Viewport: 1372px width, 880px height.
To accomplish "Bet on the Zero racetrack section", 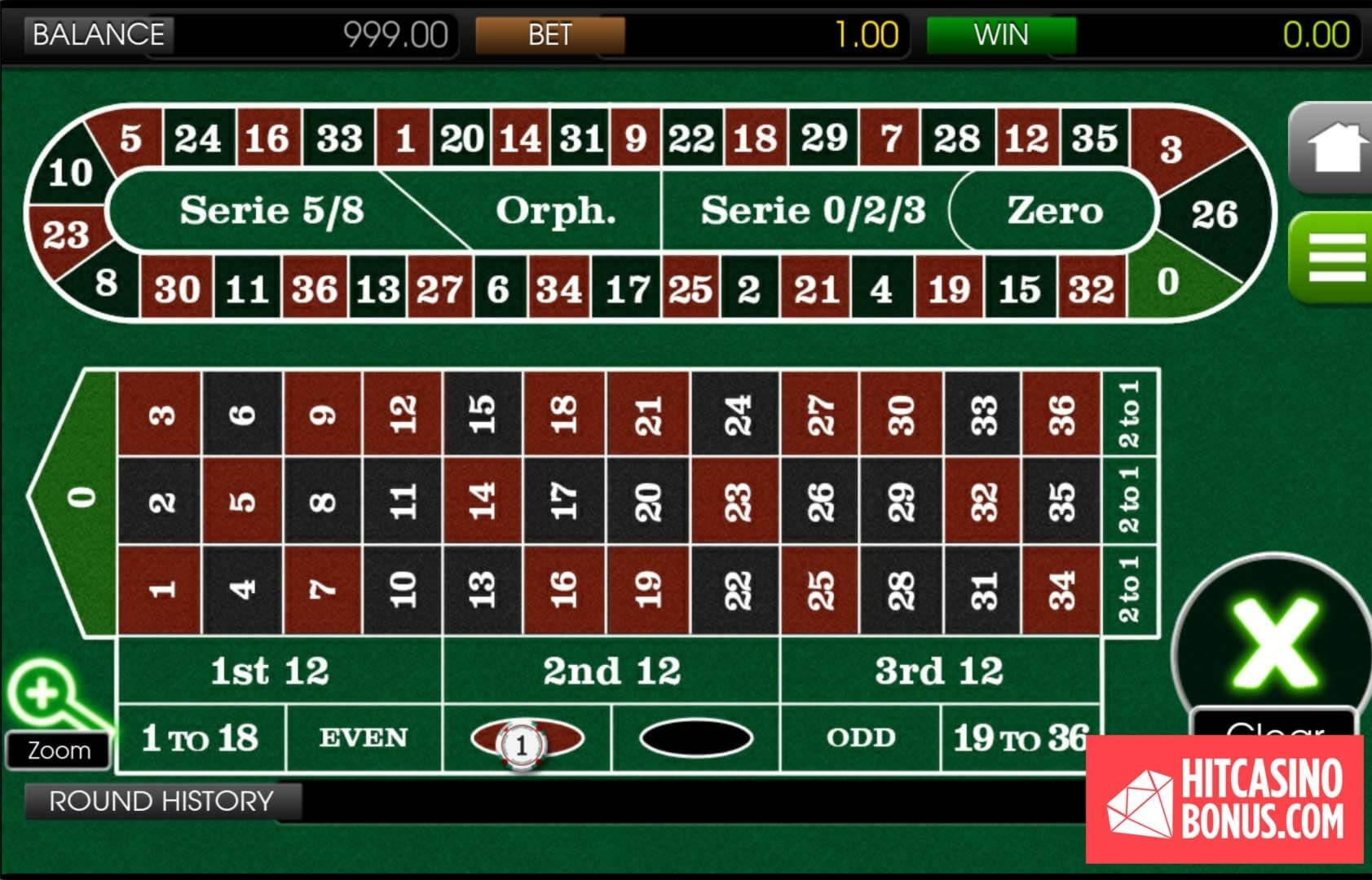I will click(x=1054, y=210).
